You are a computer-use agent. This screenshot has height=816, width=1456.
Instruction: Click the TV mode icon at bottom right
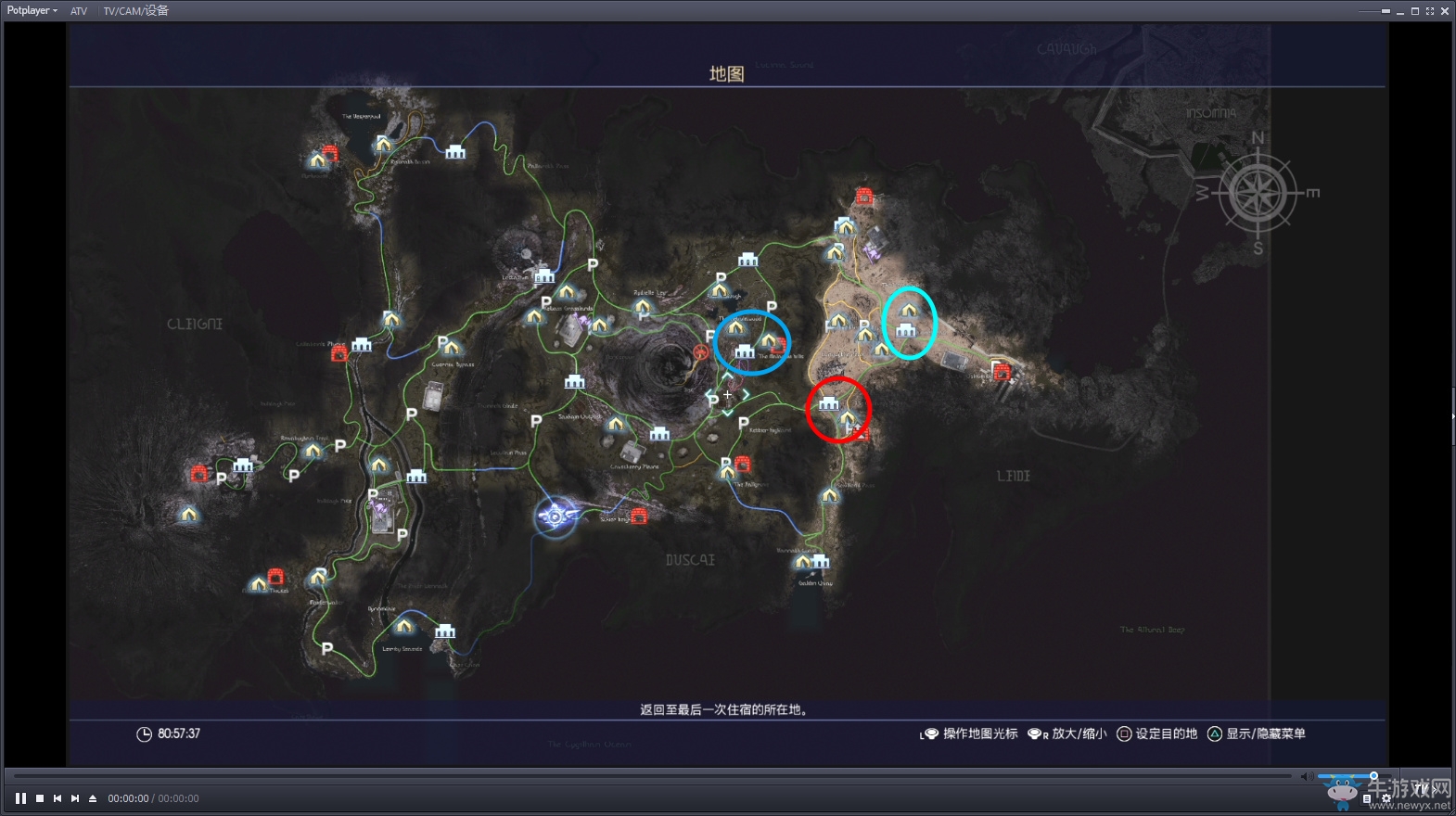pos(1422,787)
